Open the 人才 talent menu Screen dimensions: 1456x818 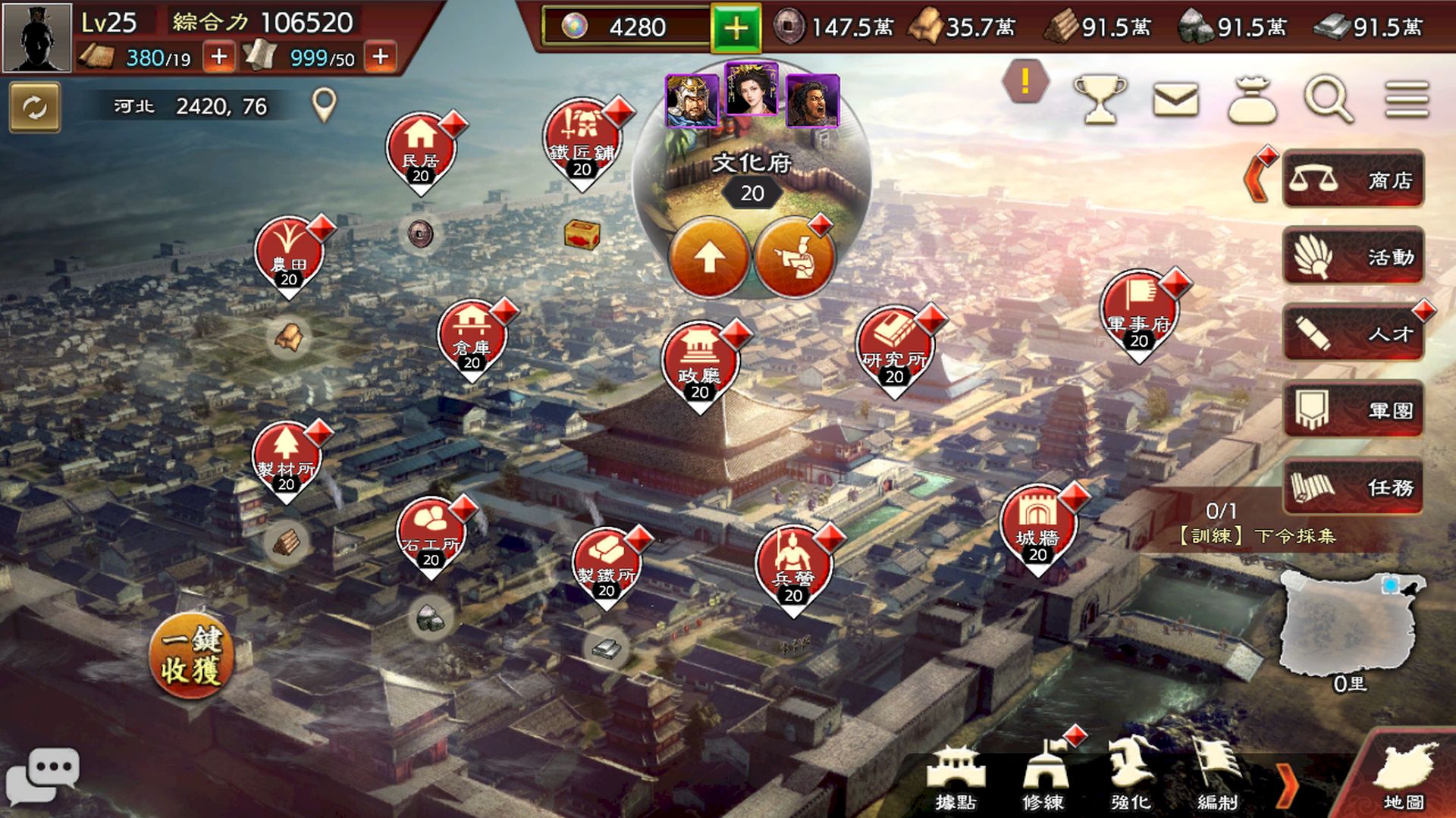(x=1353, y=333)
